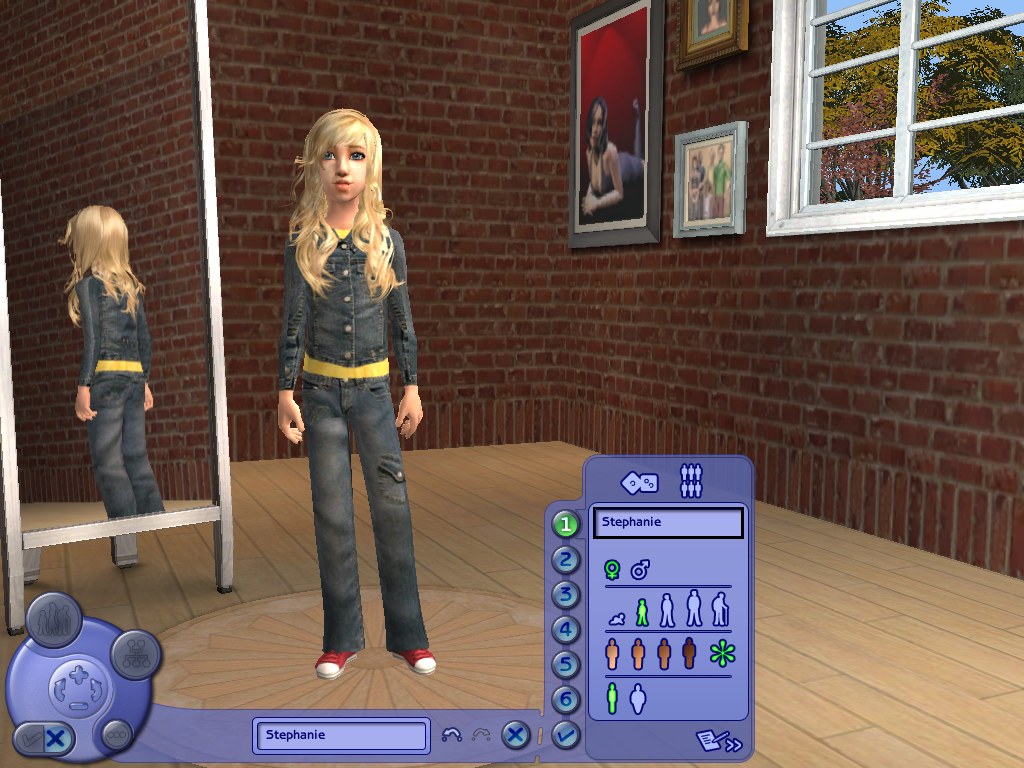This screenshot has width=1024, height=768.
Task: Pick the crawling toddler age icon
Action: (617, 620)
